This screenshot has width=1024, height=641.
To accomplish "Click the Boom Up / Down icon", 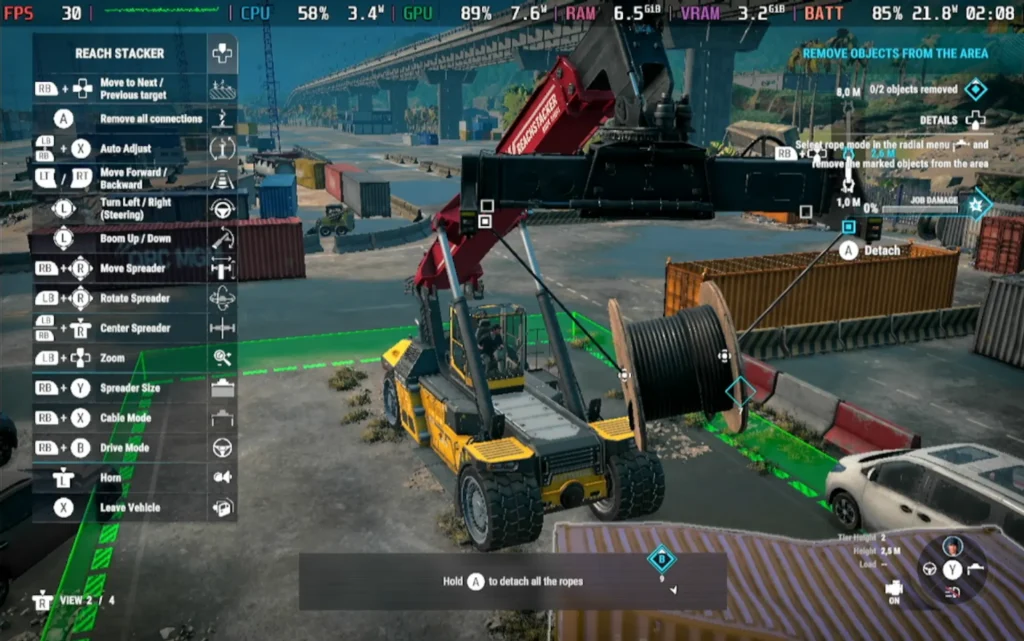I will coord(222,238).
